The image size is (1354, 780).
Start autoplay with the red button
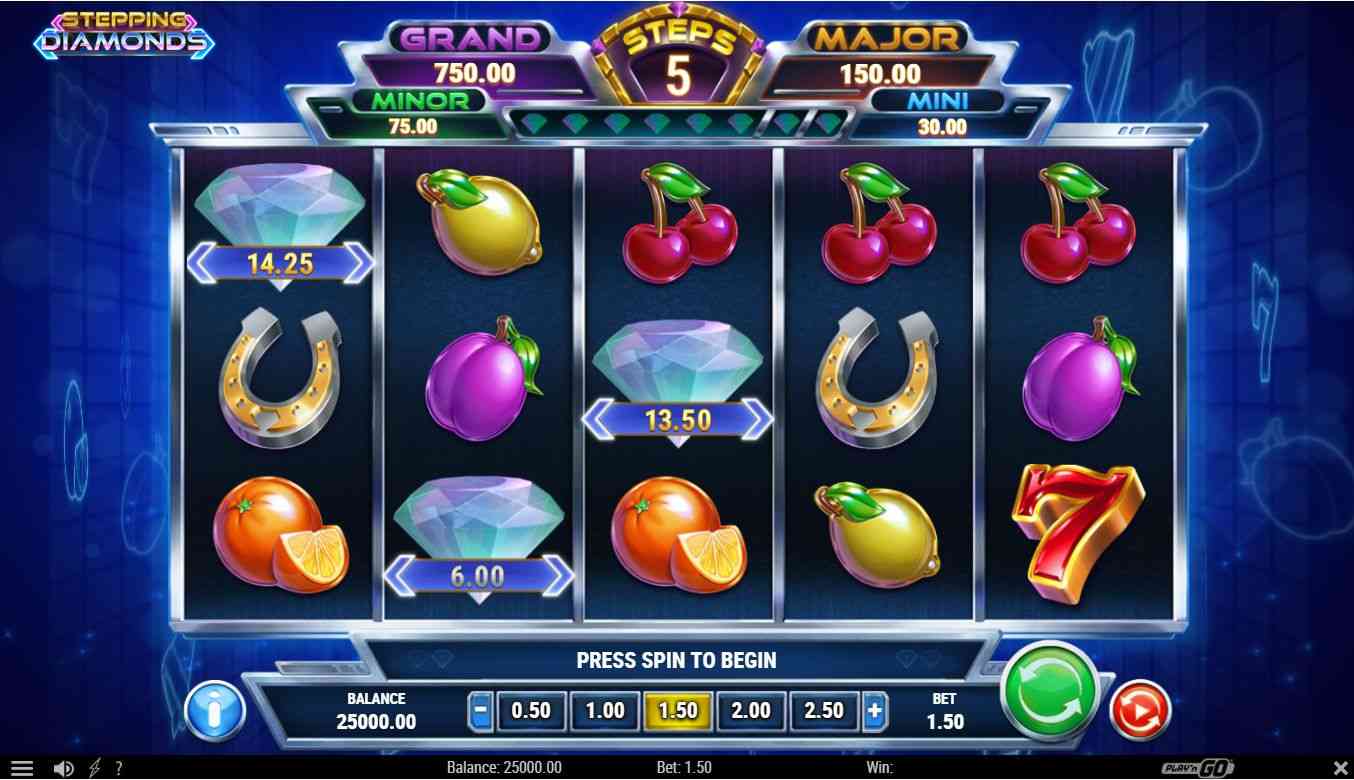(1140, 710)
